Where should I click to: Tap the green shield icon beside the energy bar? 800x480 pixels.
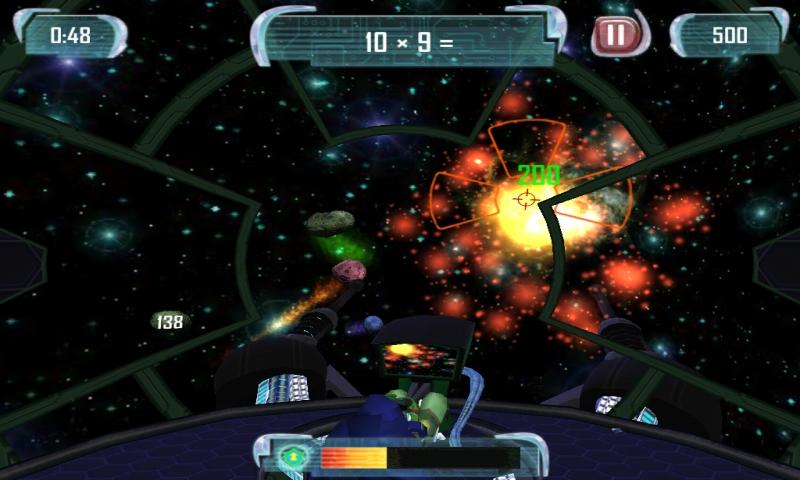coord(294,457)
